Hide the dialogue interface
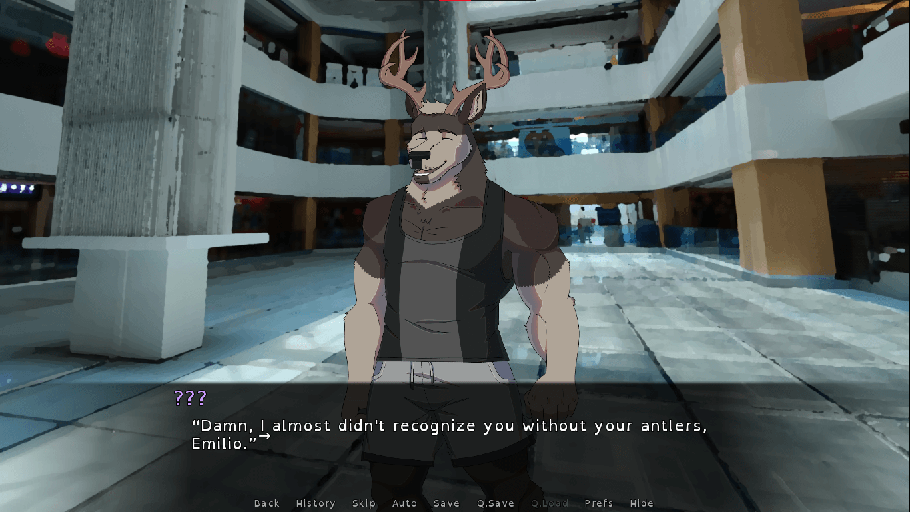 pyautogui.click(x=641, y=503)
